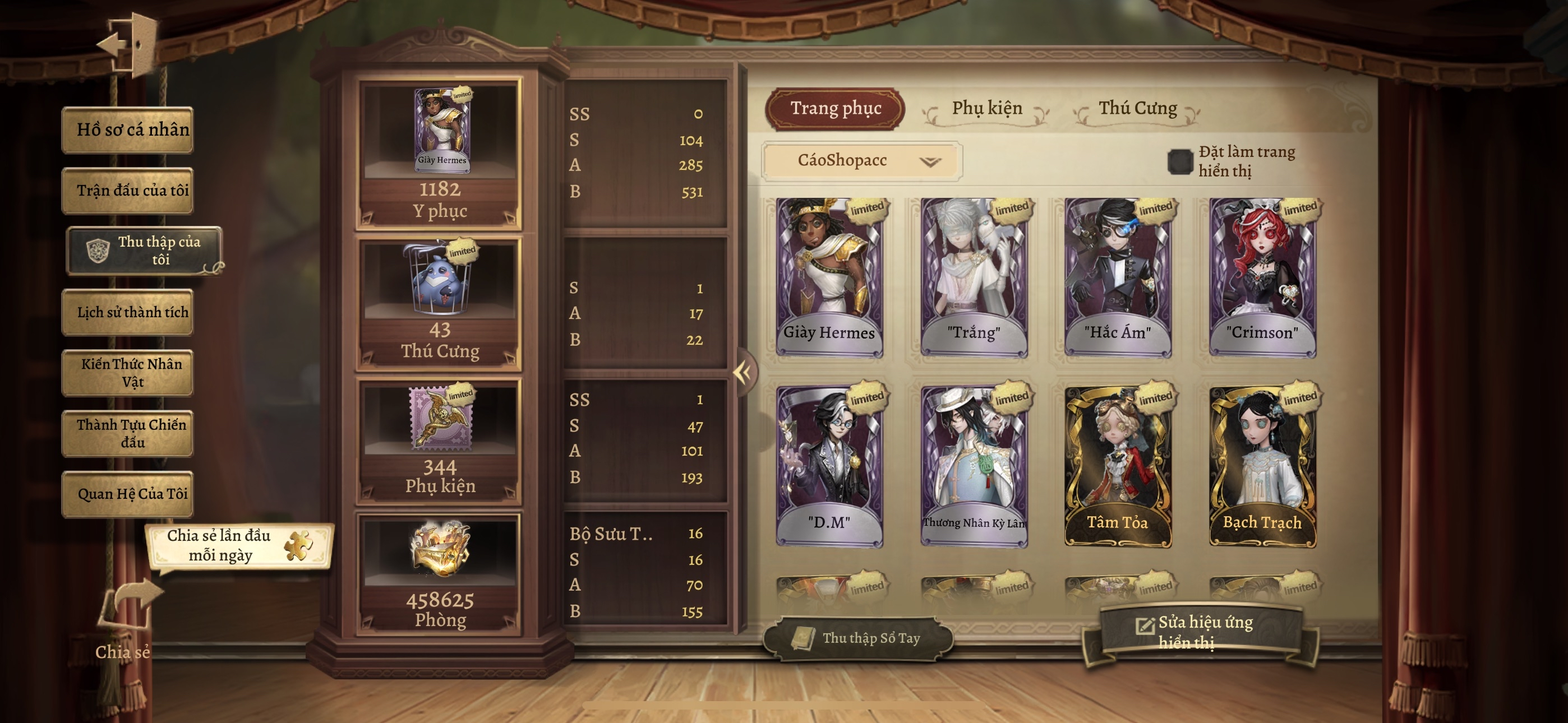This screenshot has height=723, width=1568.
Task: Open the 344 Phụ kiện shelf
Action: 440,441
